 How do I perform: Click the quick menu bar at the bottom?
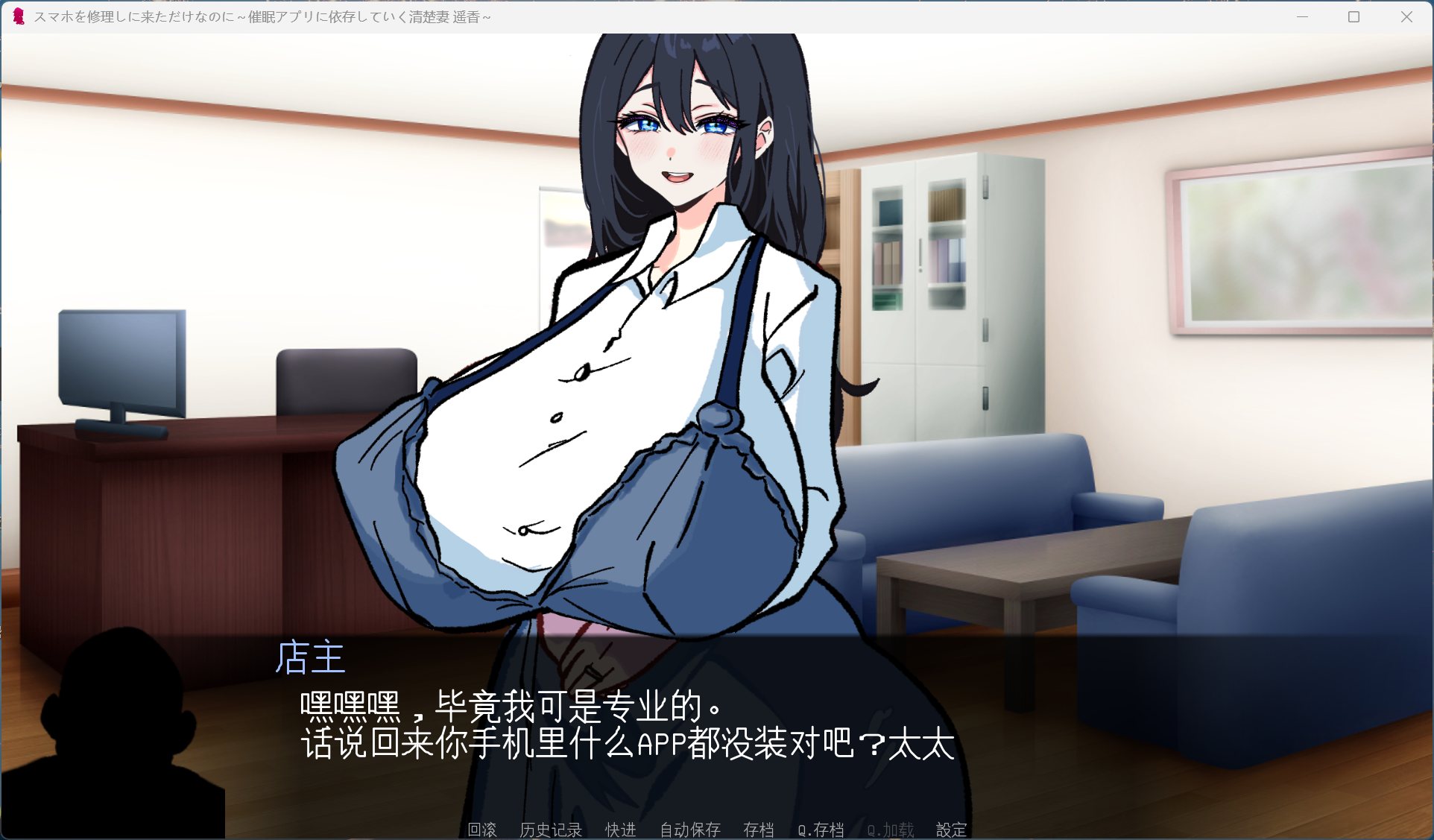click(x=716, y=830)
